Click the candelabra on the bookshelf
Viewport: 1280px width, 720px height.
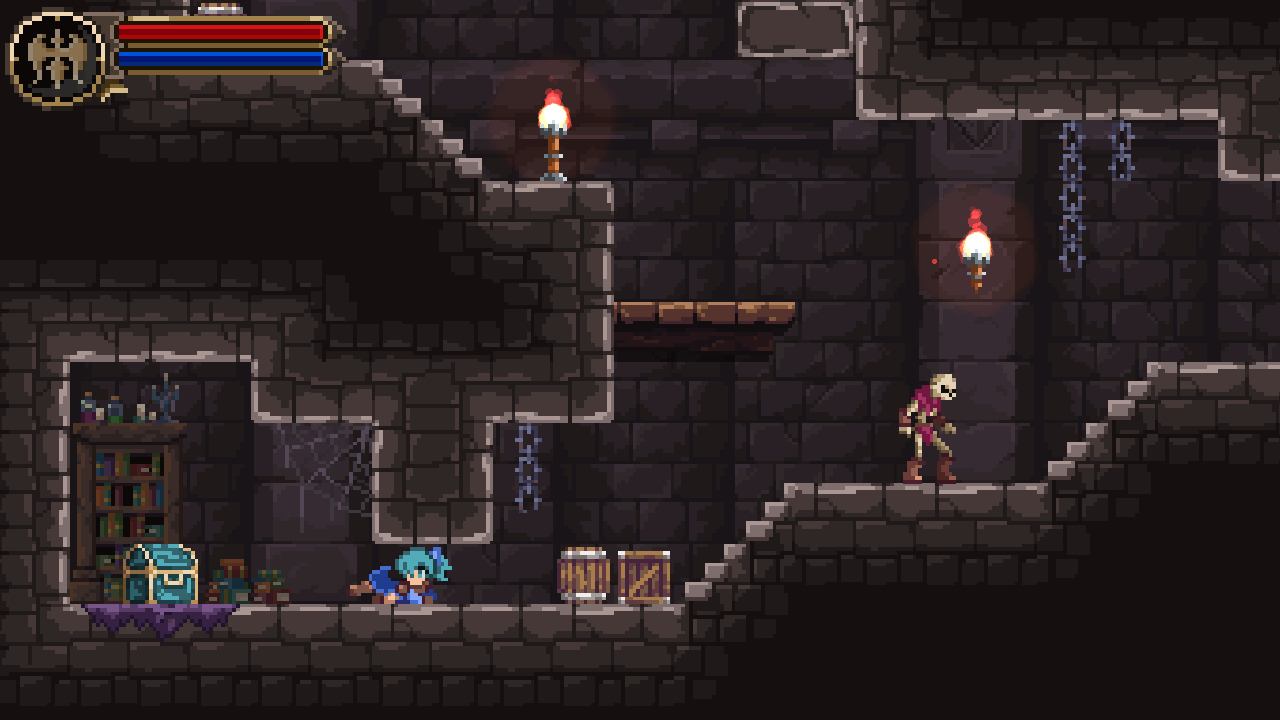point(165,398)
